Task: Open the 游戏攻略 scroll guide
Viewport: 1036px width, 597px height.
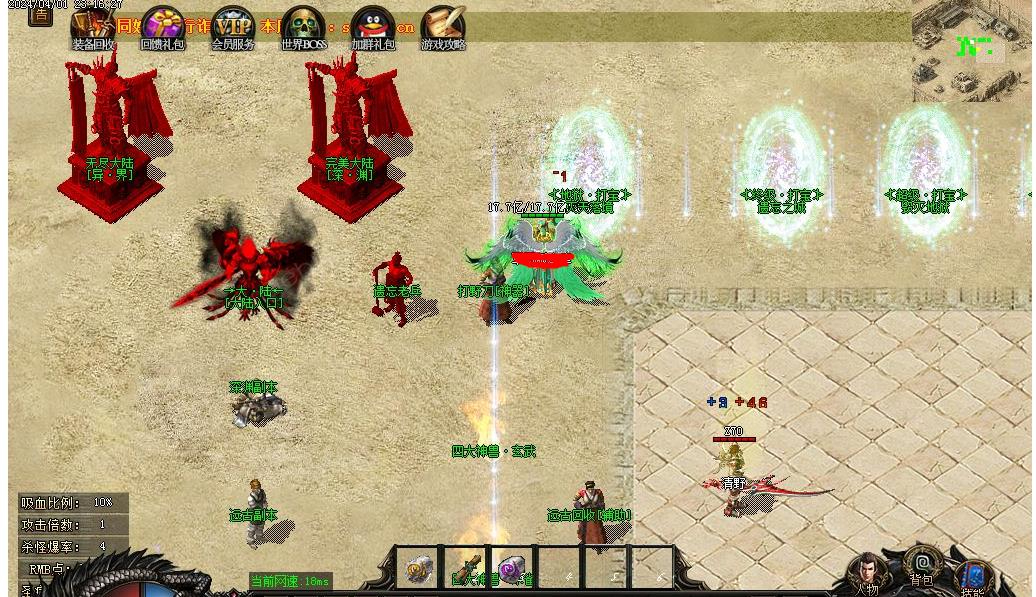Action: pyautogui.click(x=443, y=27)
